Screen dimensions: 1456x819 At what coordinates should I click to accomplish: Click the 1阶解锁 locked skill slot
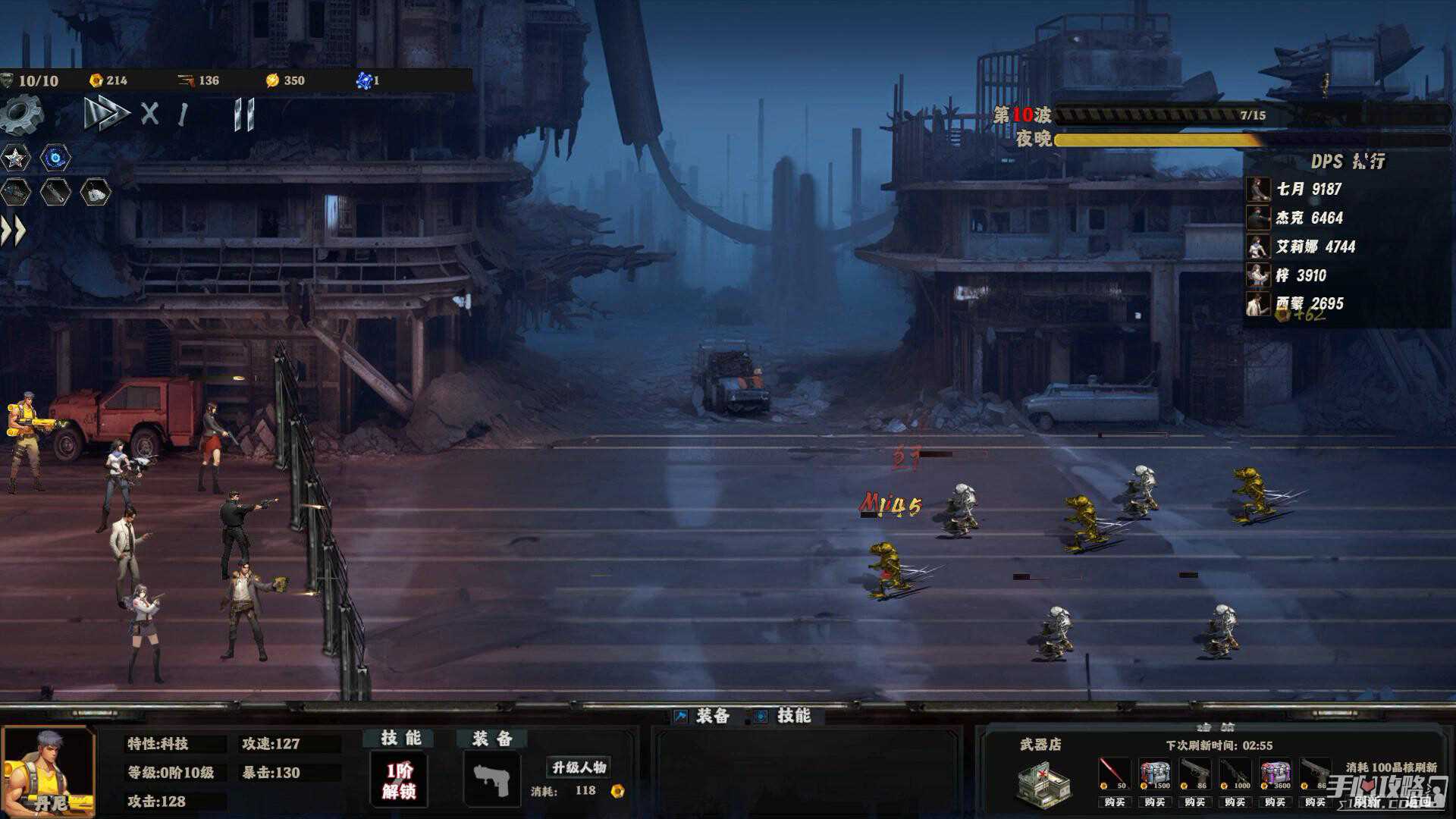point(399,780)
